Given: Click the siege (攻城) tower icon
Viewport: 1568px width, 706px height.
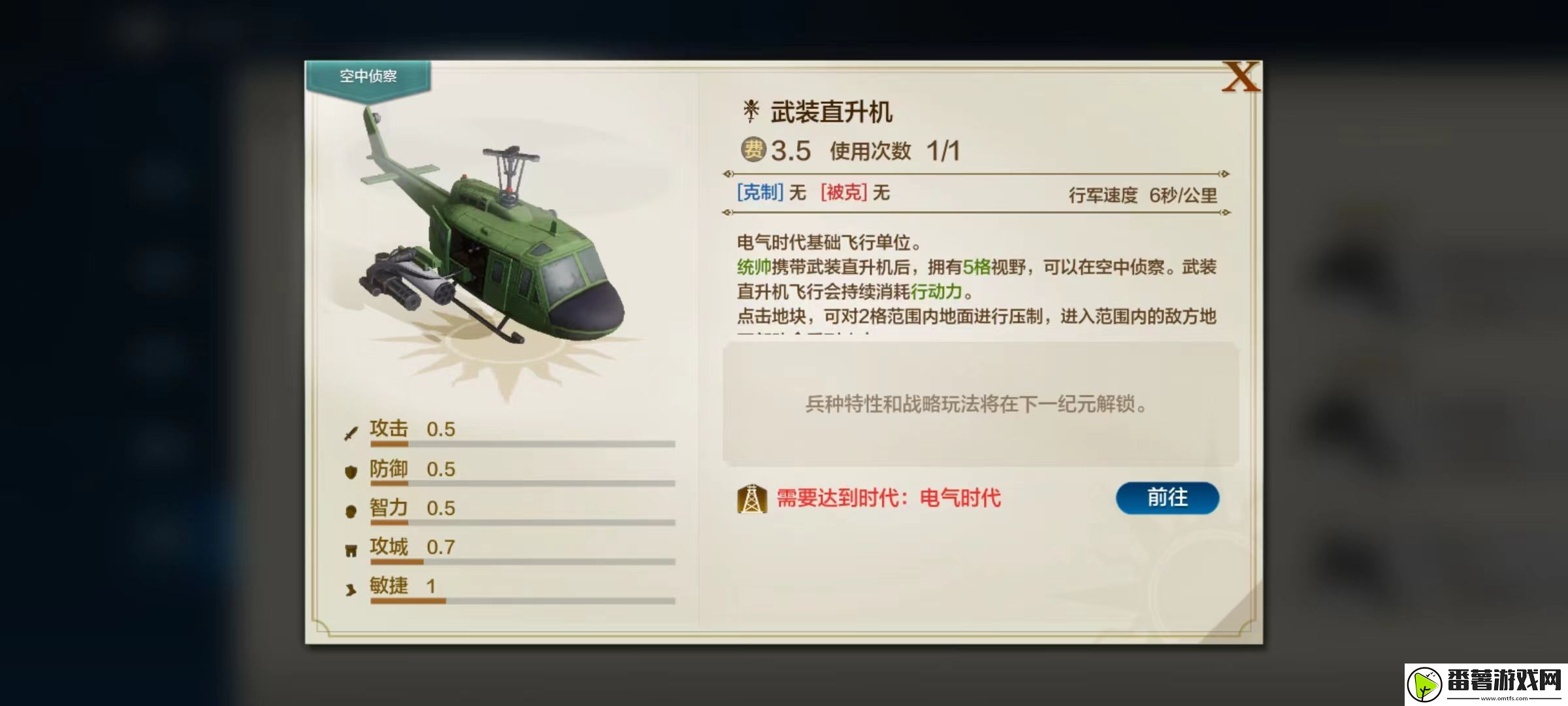Looking at the screenshot, I should [x=350, y=547].
